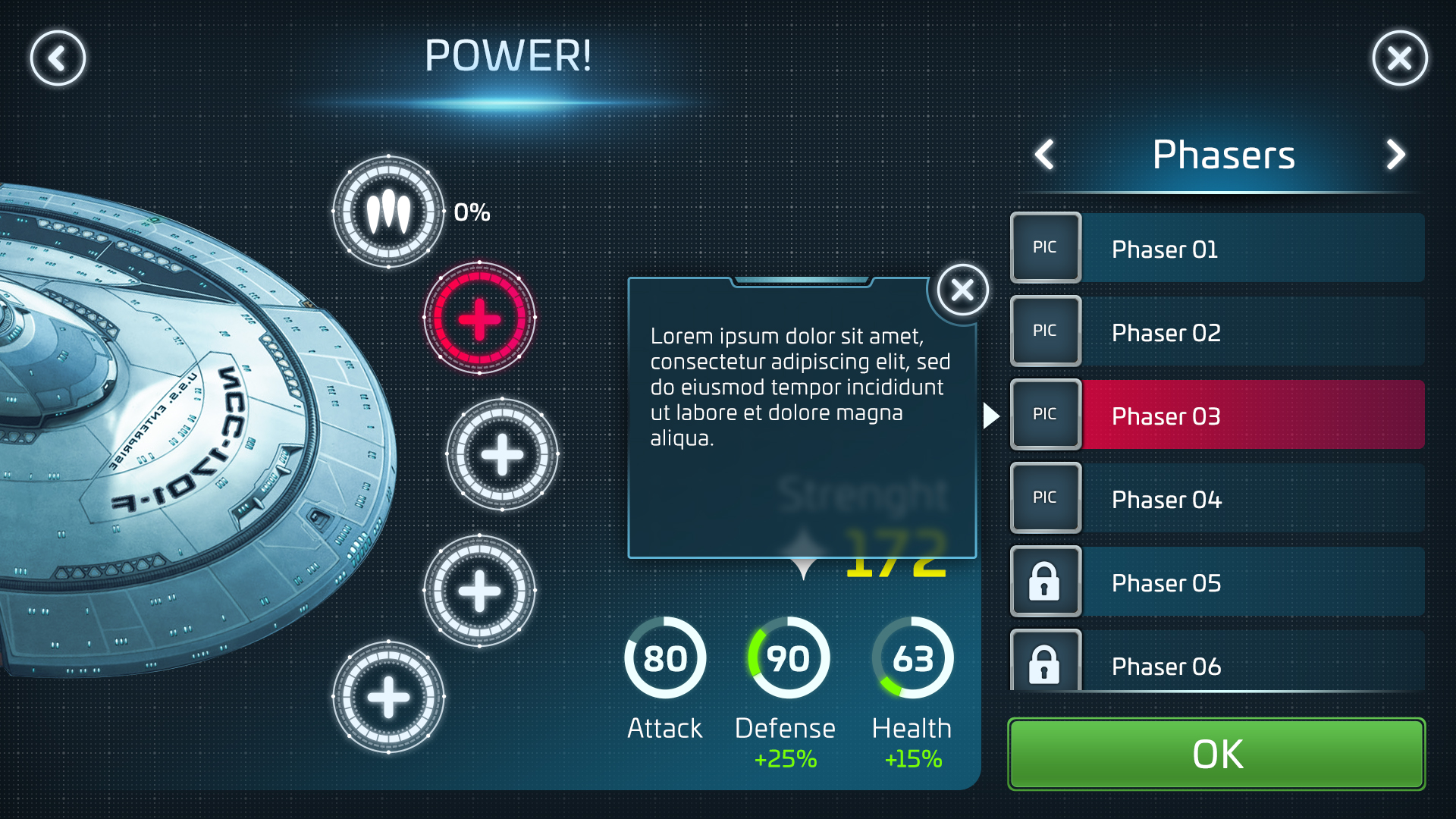Switch to previous weapon category arrow
The image size is (1456, 819).
click(1045, 155)
